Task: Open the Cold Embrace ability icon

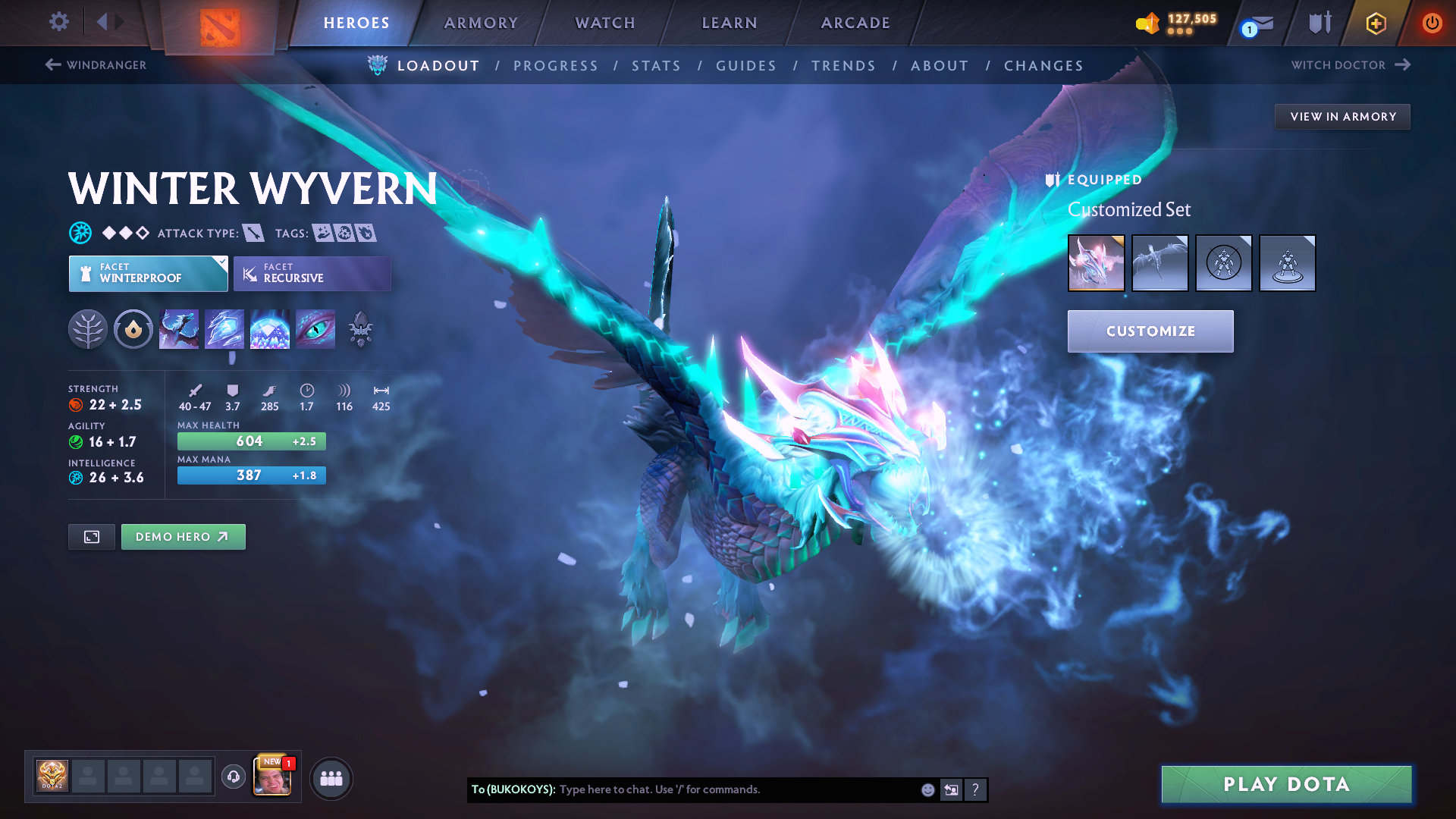Action: tap(270, 329)
